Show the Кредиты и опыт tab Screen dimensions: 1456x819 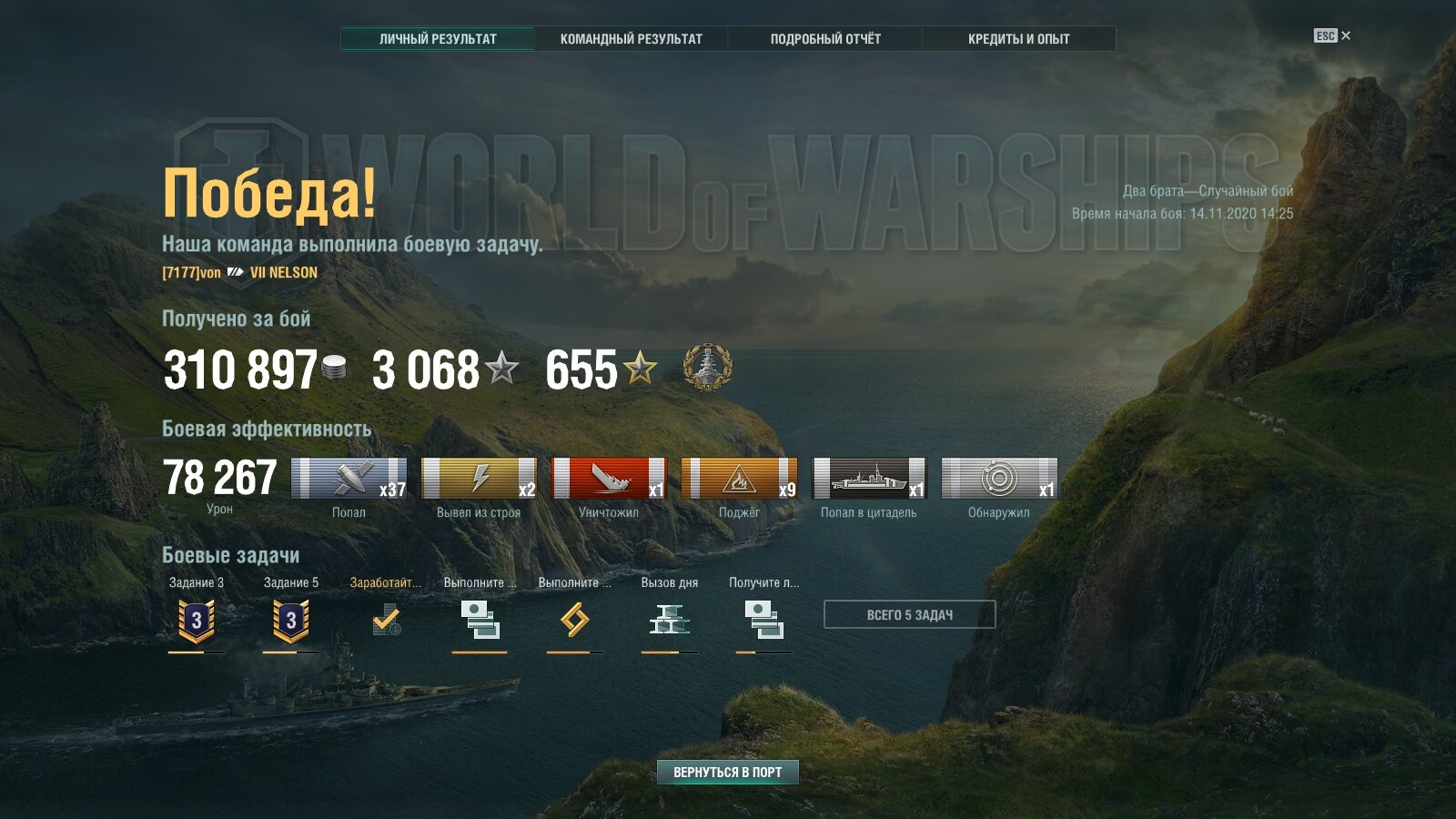tap(1018, 39)
